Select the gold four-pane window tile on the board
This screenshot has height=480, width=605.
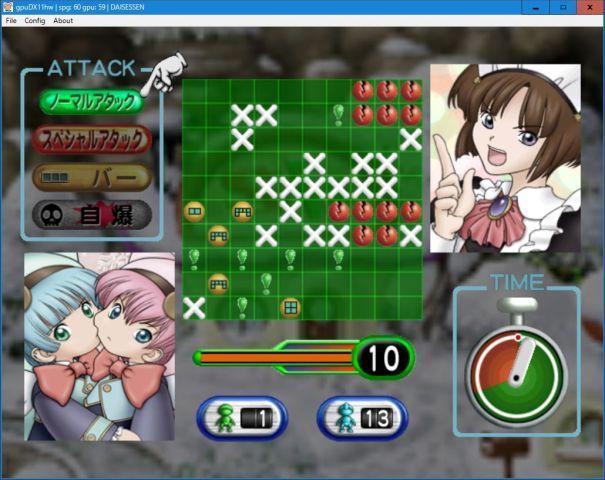290,307
